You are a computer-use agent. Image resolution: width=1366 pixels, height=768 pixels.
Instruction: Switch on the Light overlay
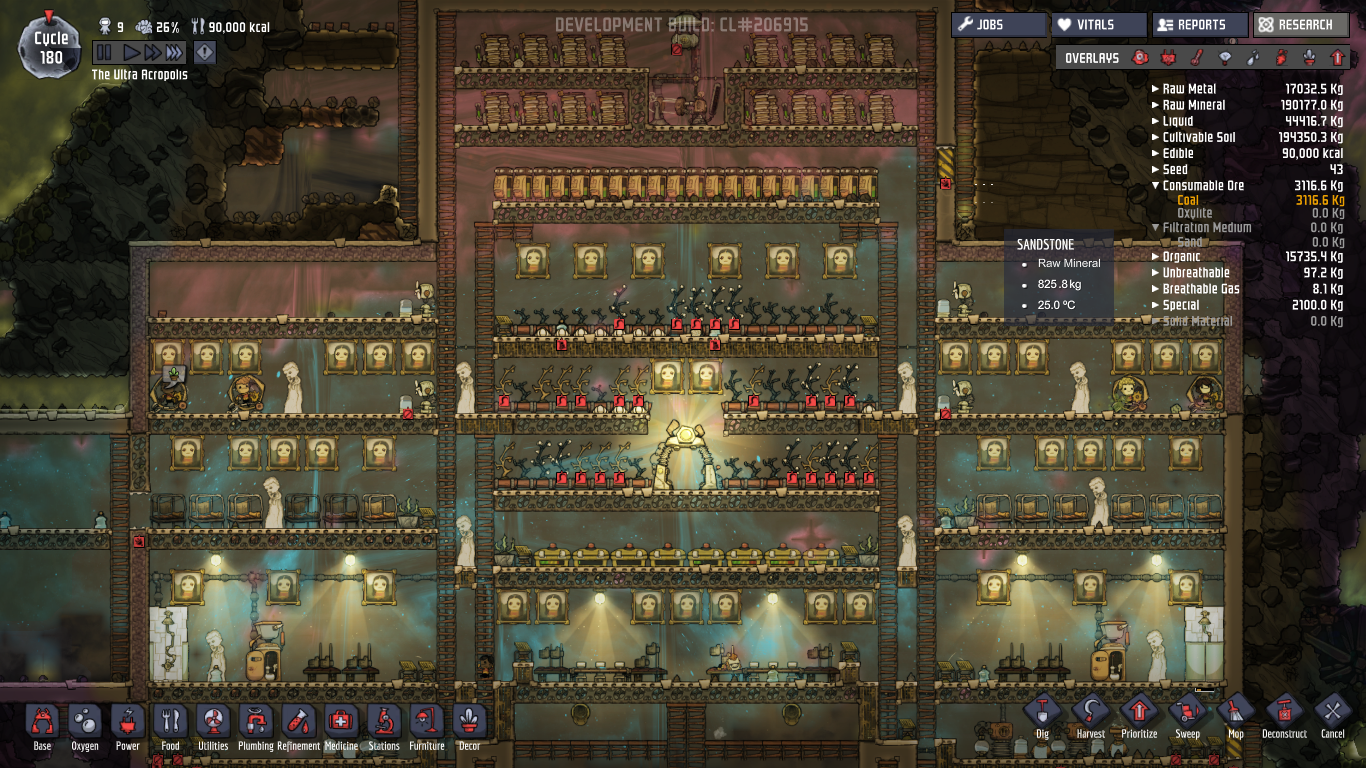pos(1222,58)
